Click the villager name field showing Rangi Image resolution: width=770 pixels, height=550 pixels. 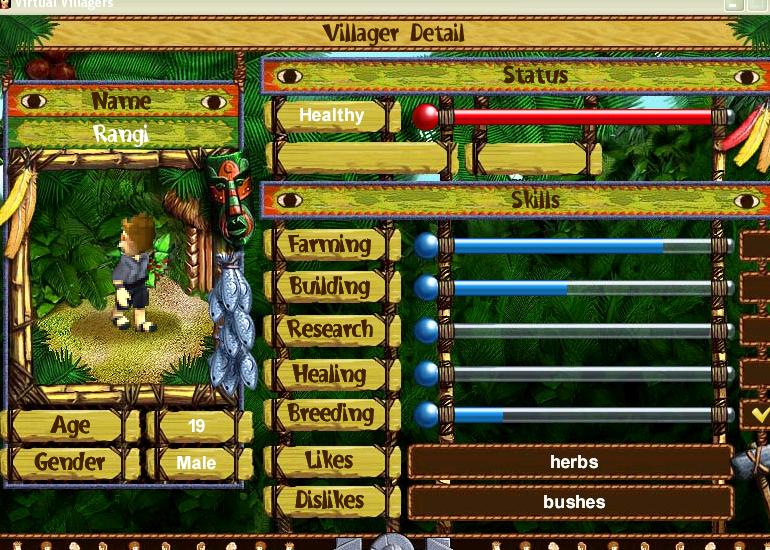[x=122, y=134]
